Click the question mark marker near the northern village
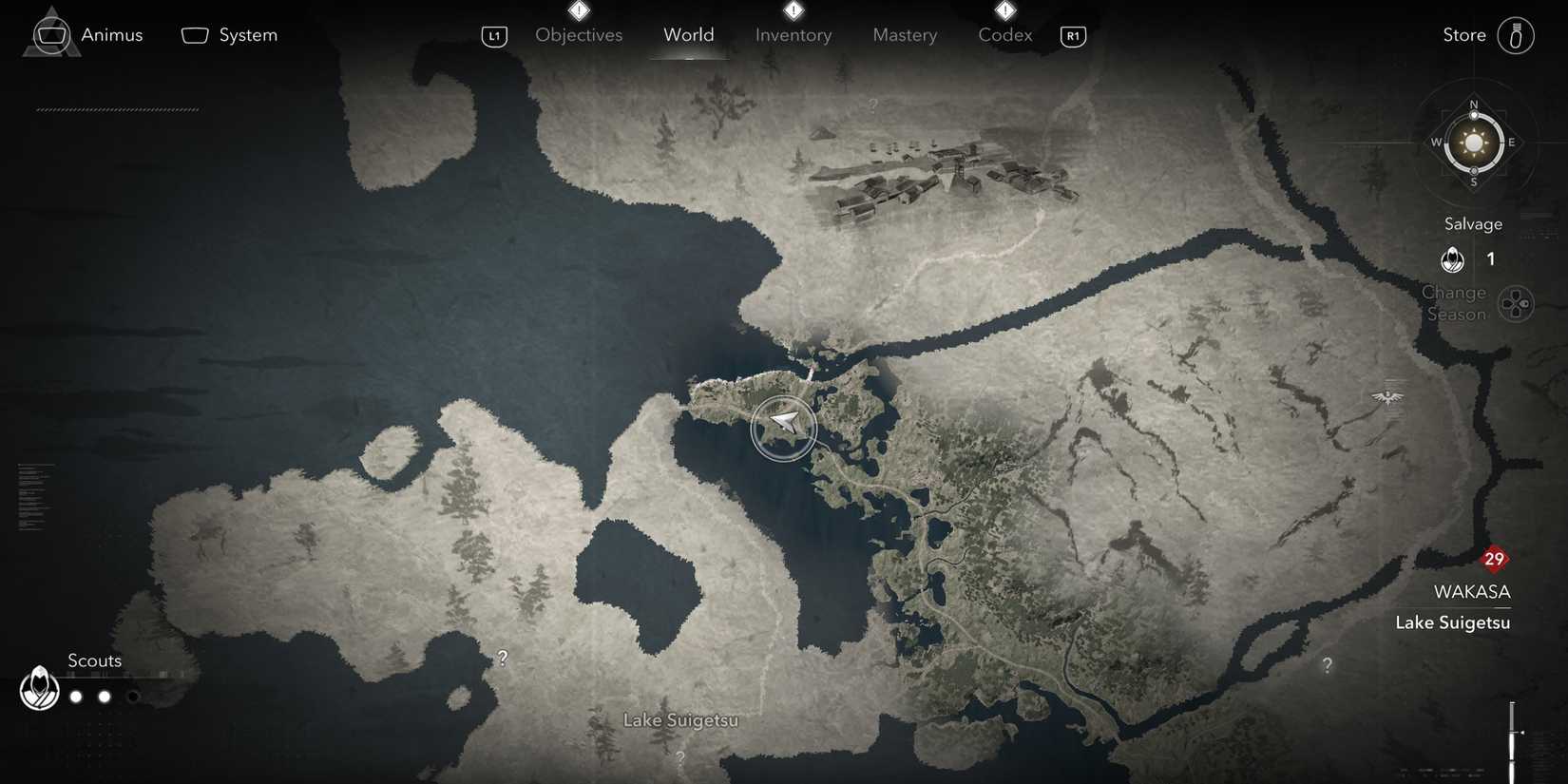Screen dimensions: 1568x784 tap(871, 105)
